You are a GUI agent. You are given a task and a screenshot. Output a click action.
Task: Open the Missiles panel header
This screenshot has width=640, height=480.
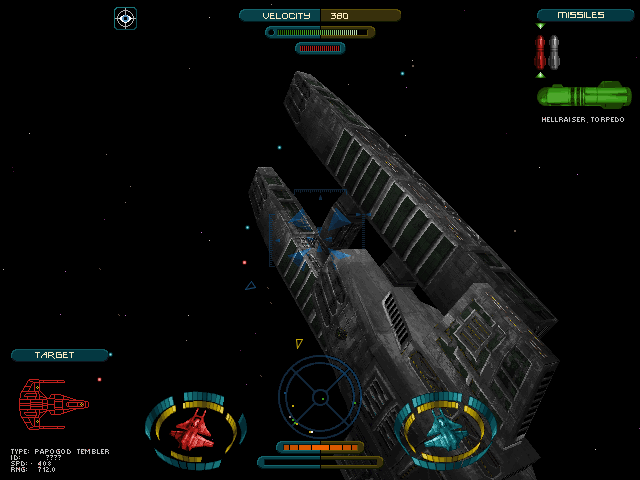coord(584,15)
